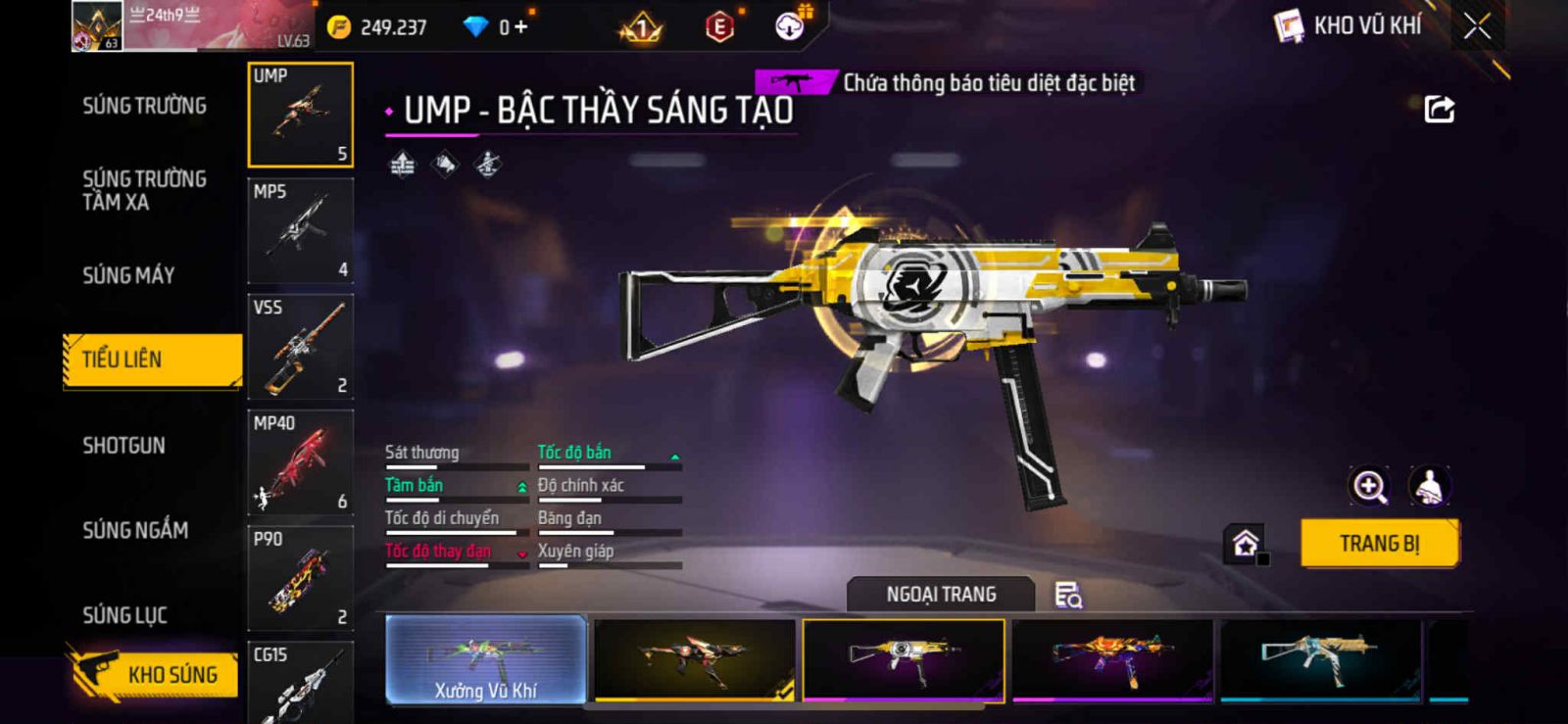The height and width of the screenshot is (724, 1568).
Task: Choose the Súng Máy category
Action: (x=128, y=275)
